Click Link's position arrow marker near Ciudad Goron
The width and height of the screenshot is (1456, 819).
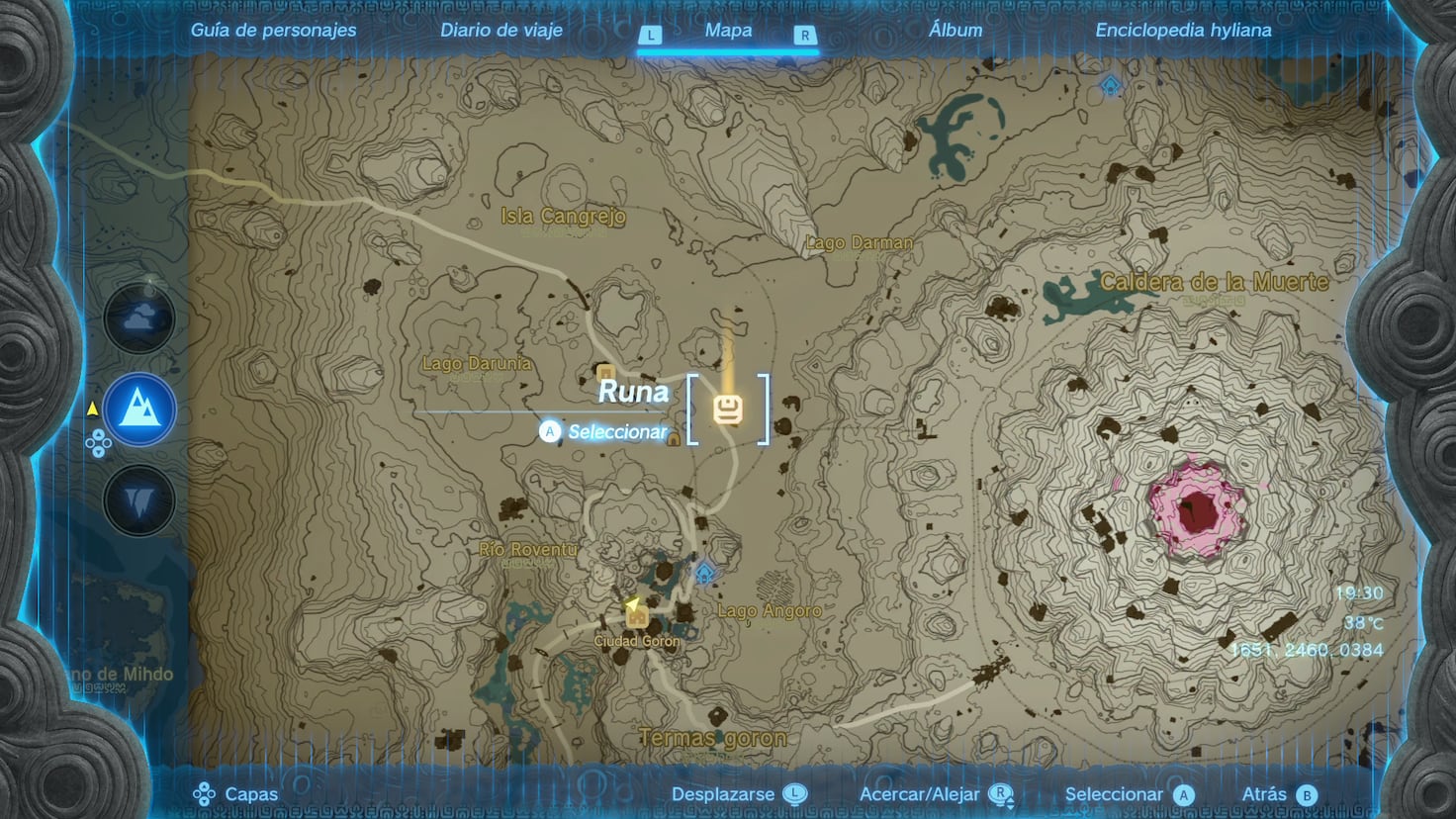click(630, 604)
